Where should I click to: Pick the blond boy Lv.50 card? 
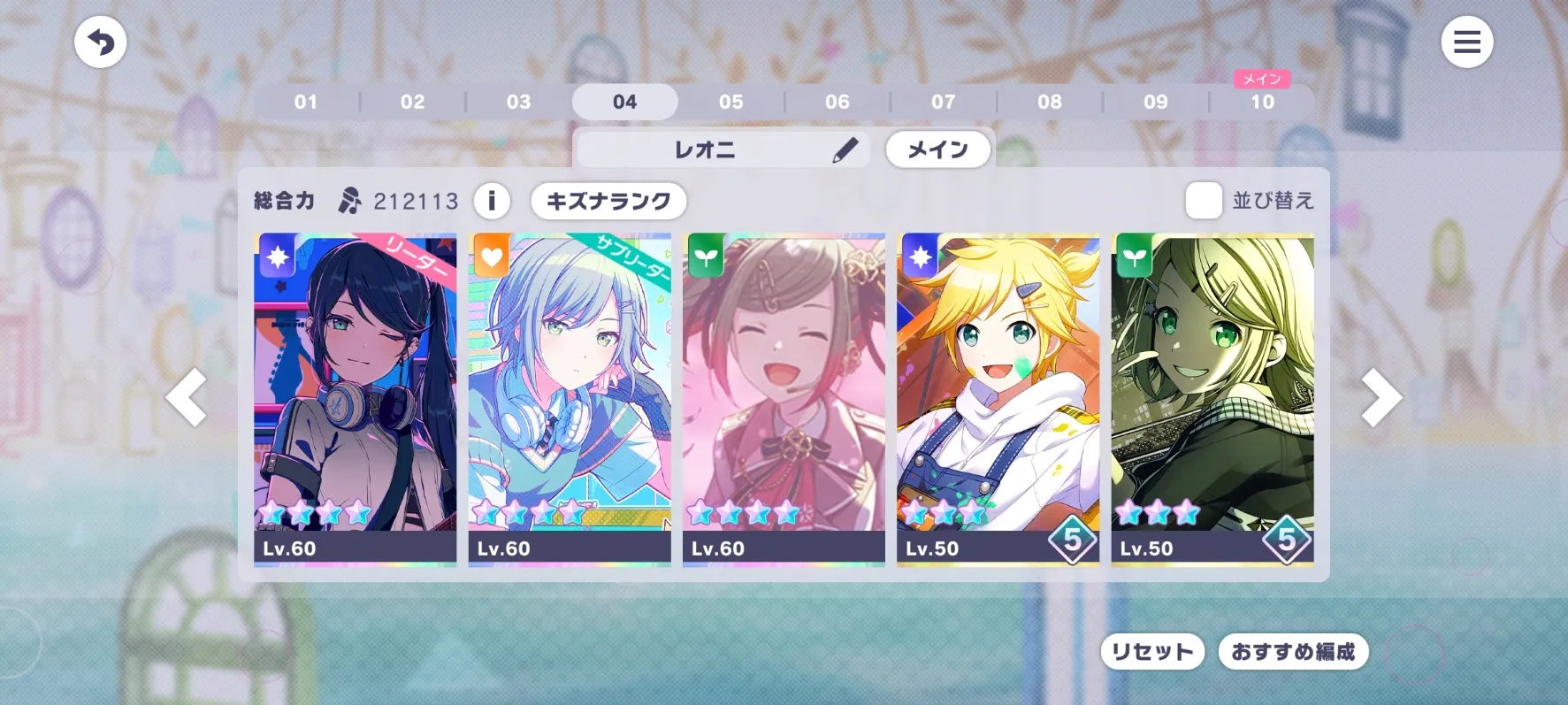pyautogui.click(x=998, y=398)
